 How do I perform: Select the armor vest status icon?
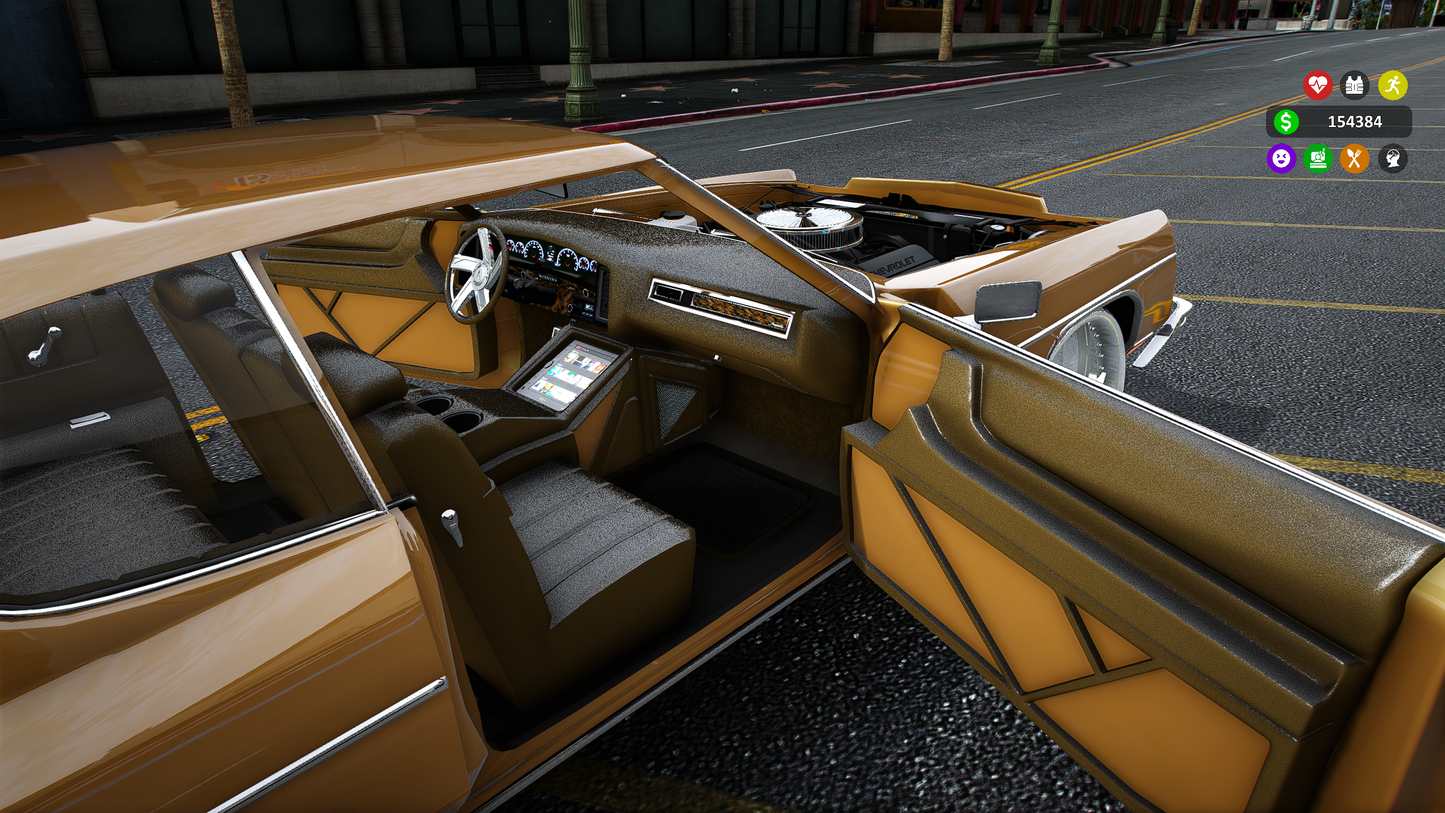[1355, 86]
